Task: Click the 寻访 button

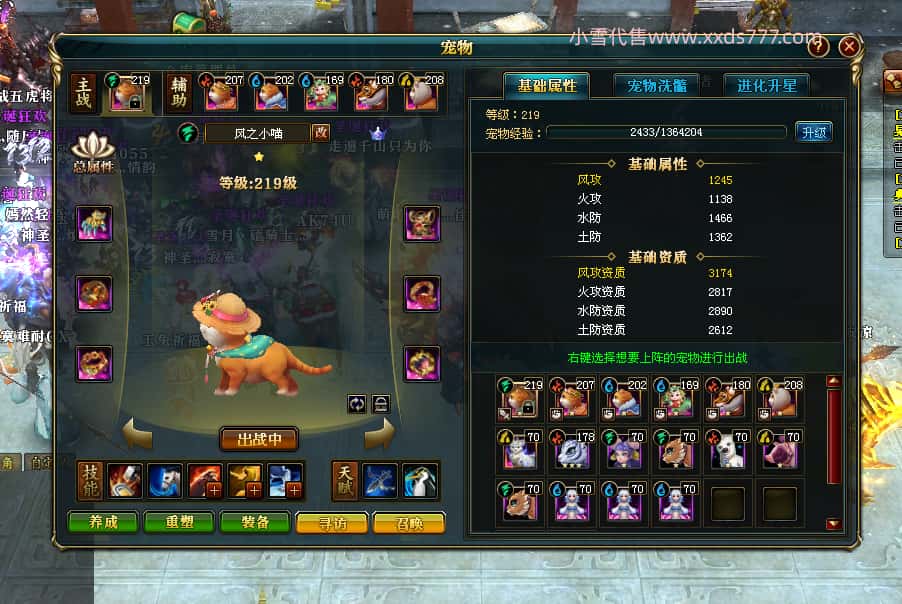Action: click(x=332, y=522)
